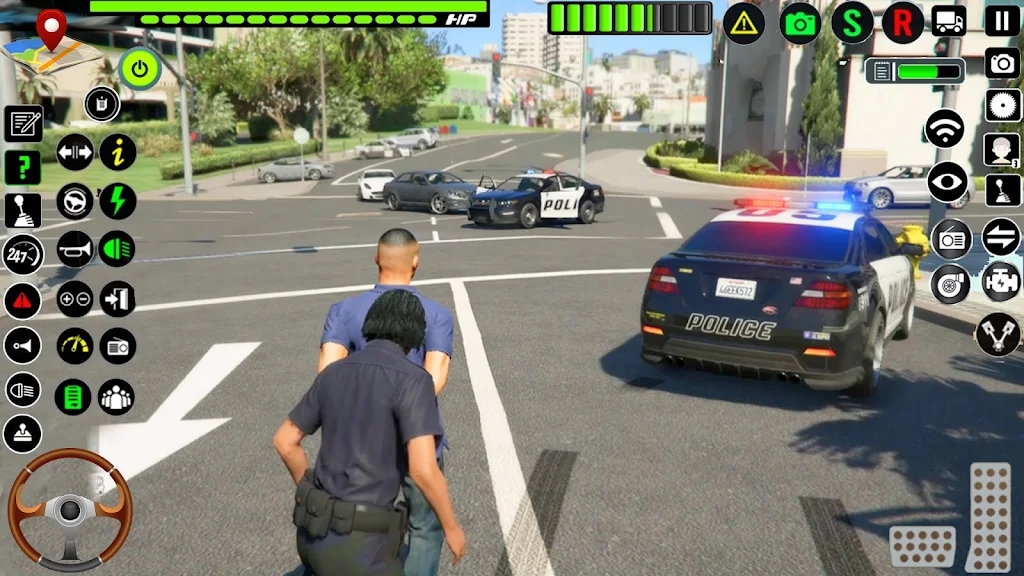Screen dimensions: 1024x576
Task: Open the truck icon menu
Action: (948, 20)
